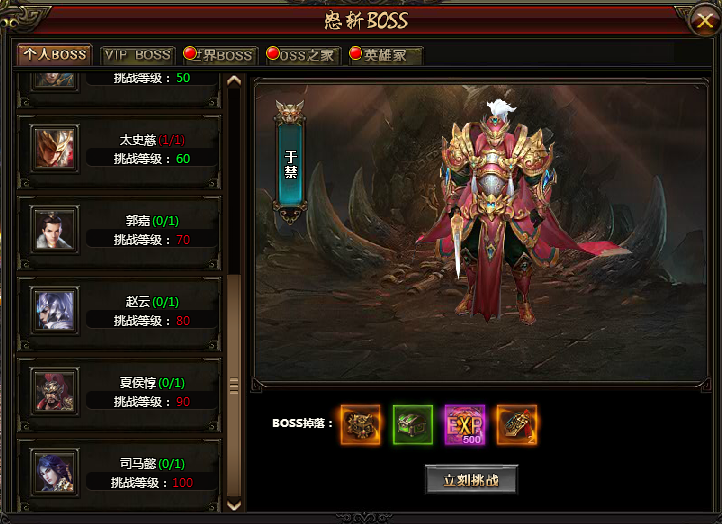This screenshot has height=524, width=722.
Task: Inspect the golden armor drop icon
Action: tap(360, 424)
